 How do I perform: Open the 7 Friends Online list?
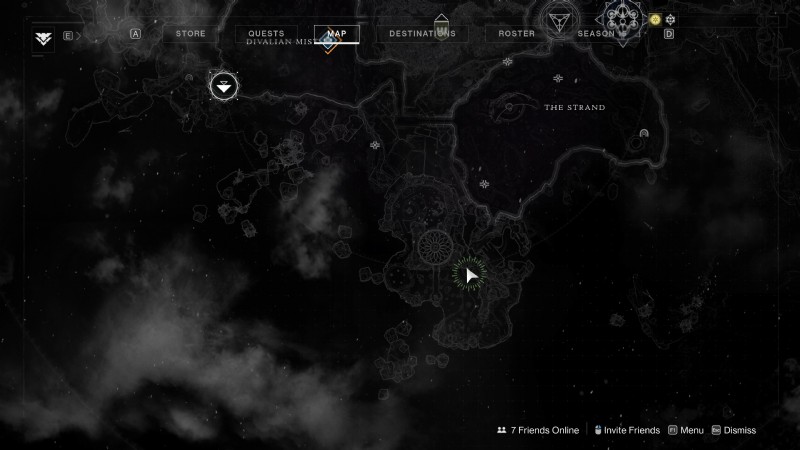pyautogui.click(x=538, y=430)
